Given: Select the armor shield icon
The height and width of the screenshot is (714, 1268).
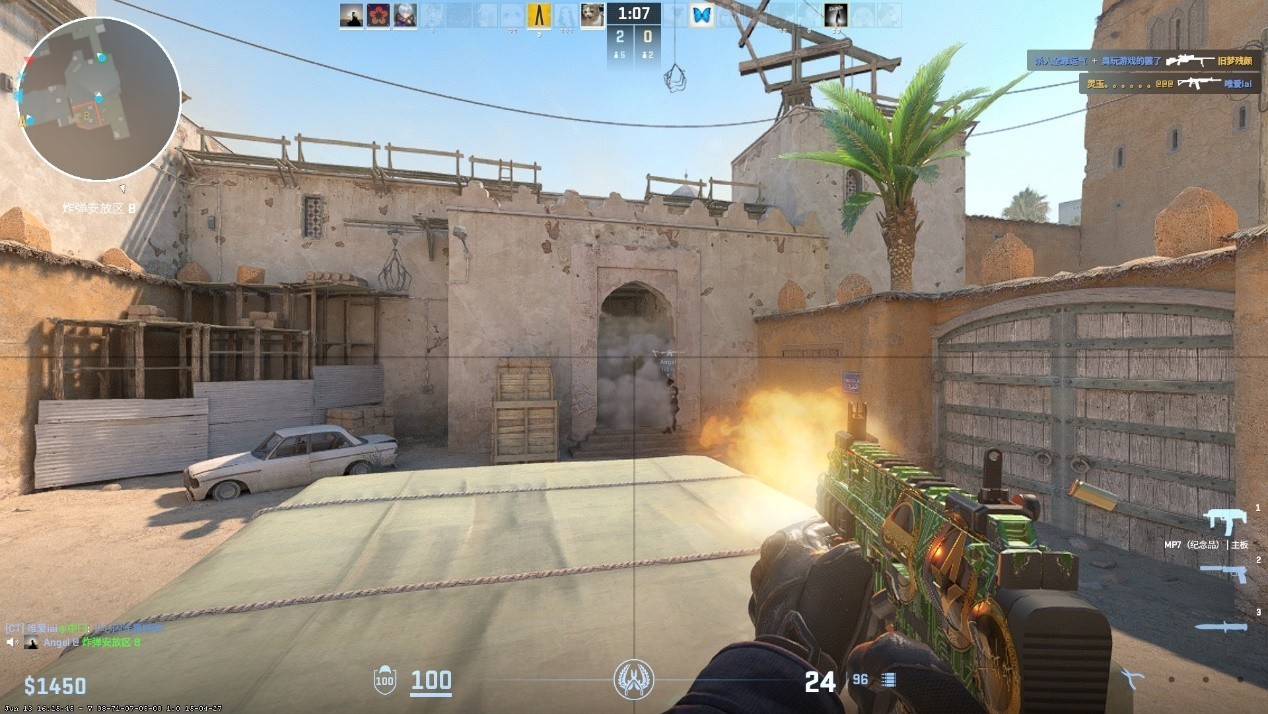Looking at the screenshot, I should tap(384, 681).
